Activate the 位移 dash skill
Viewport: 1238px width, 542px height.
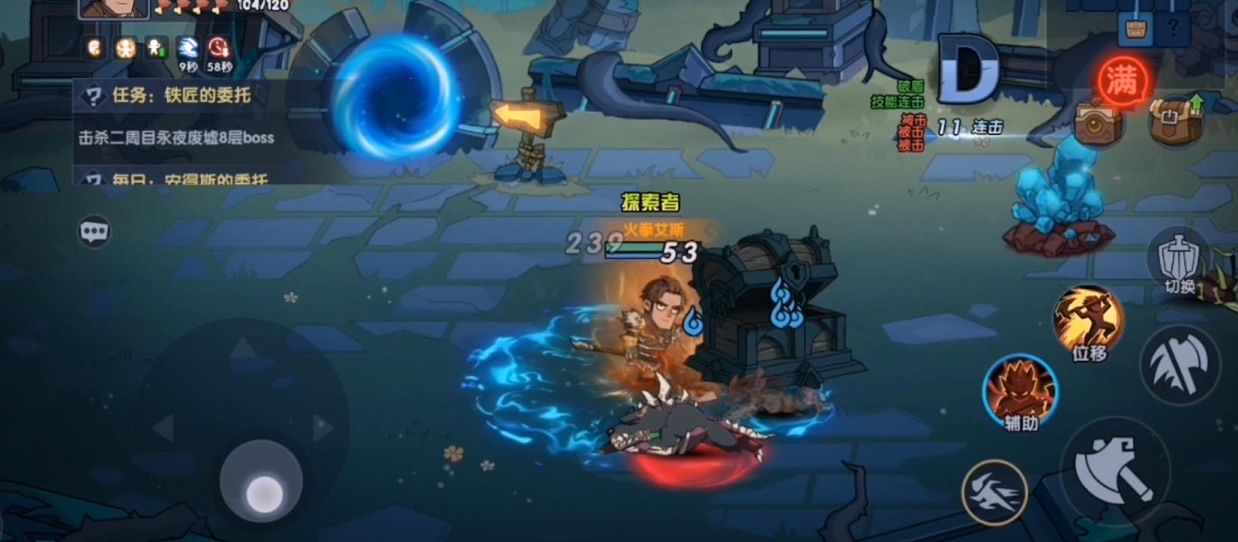1088,318
